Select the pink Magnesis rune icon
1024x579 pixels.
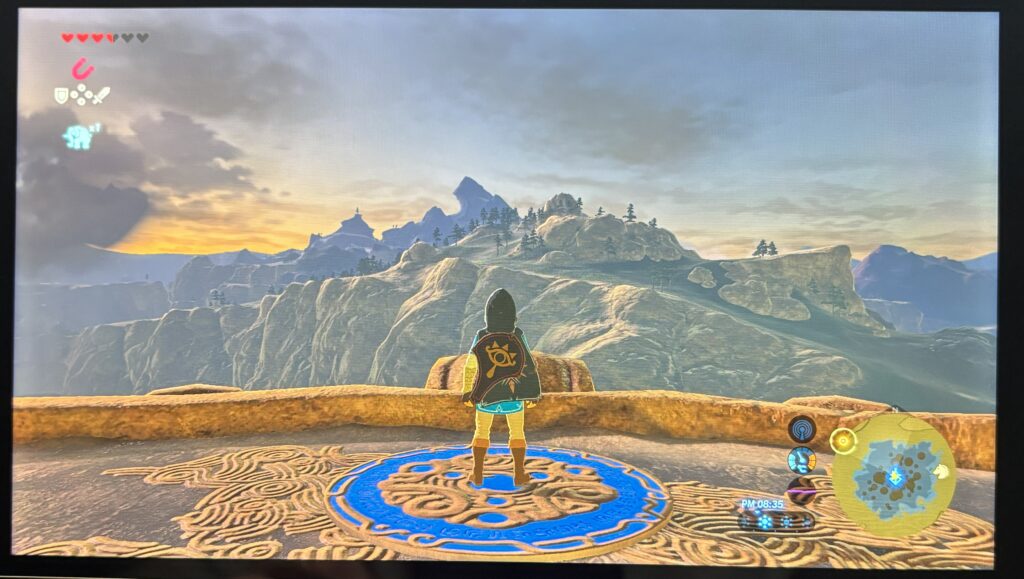[81, 68]
